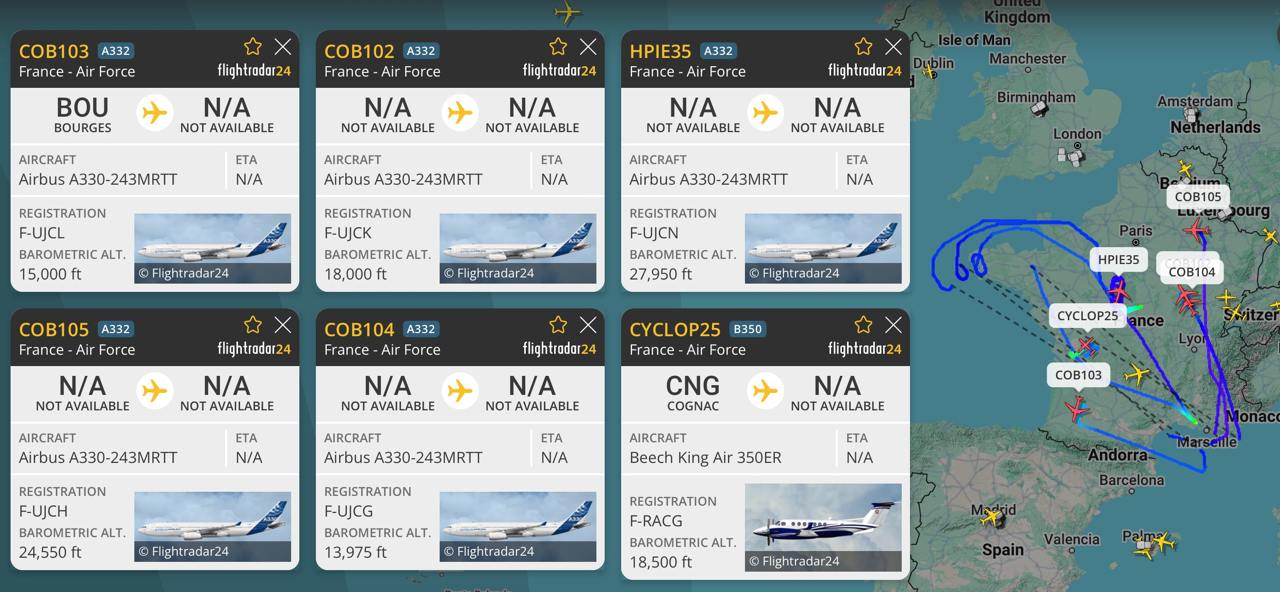Choose the HPIE35 marker label on map
Viewport: 1280px width, 592px height.
(x=1118, y=260)
